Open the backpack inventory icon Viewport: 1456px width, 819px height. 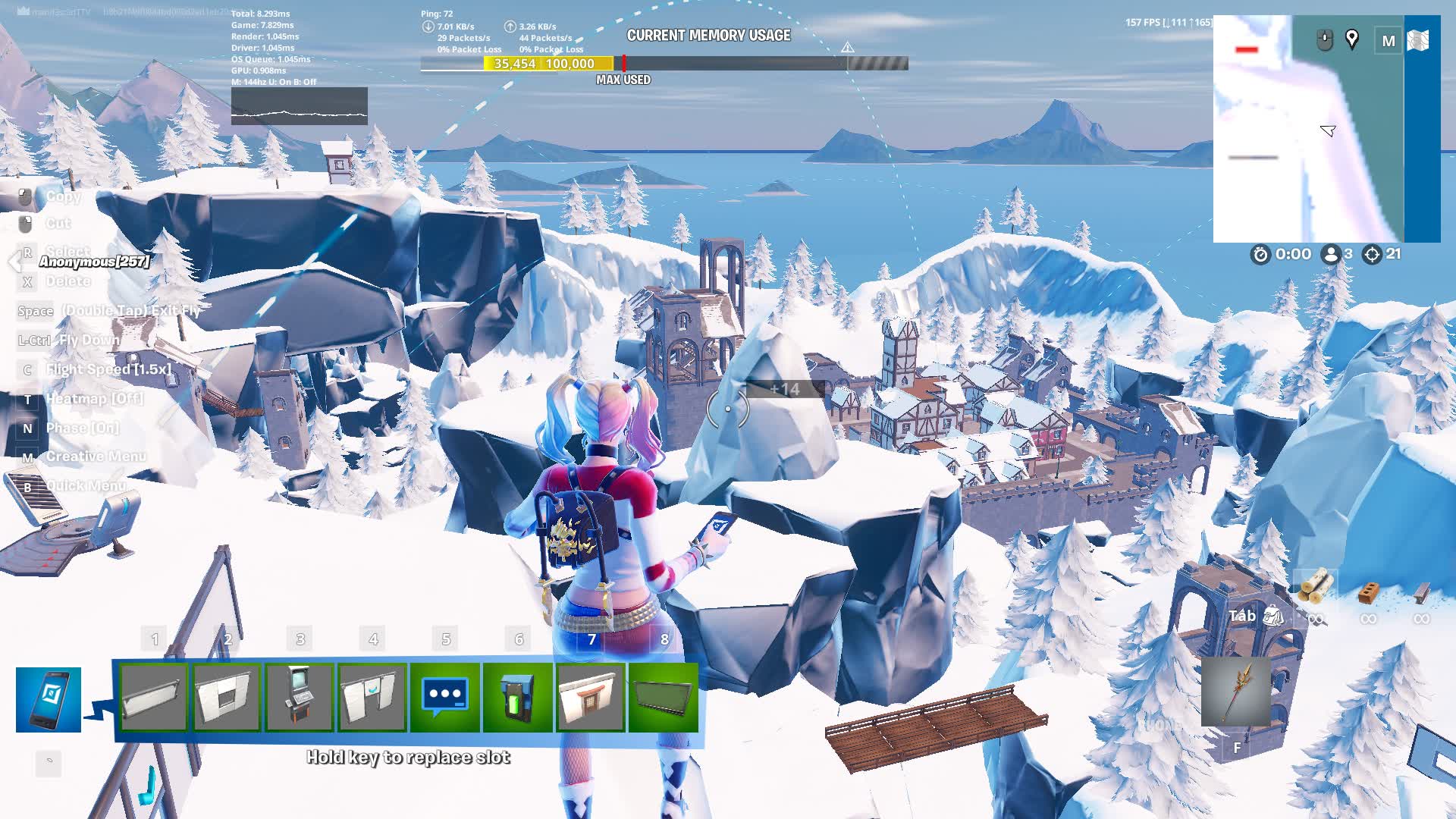point(1273,617)
